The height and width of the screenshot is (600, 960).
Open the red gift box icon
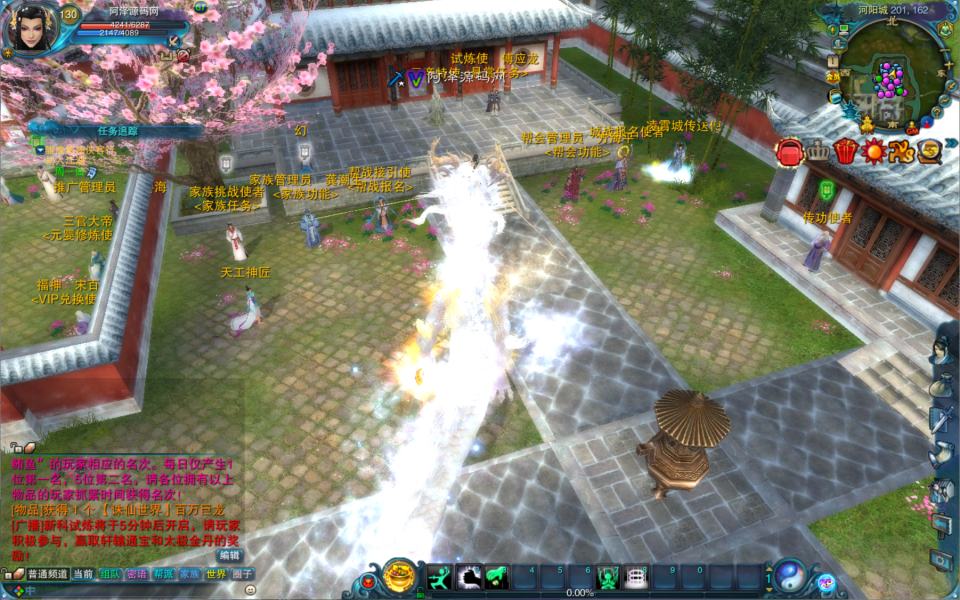pos(846,152)
